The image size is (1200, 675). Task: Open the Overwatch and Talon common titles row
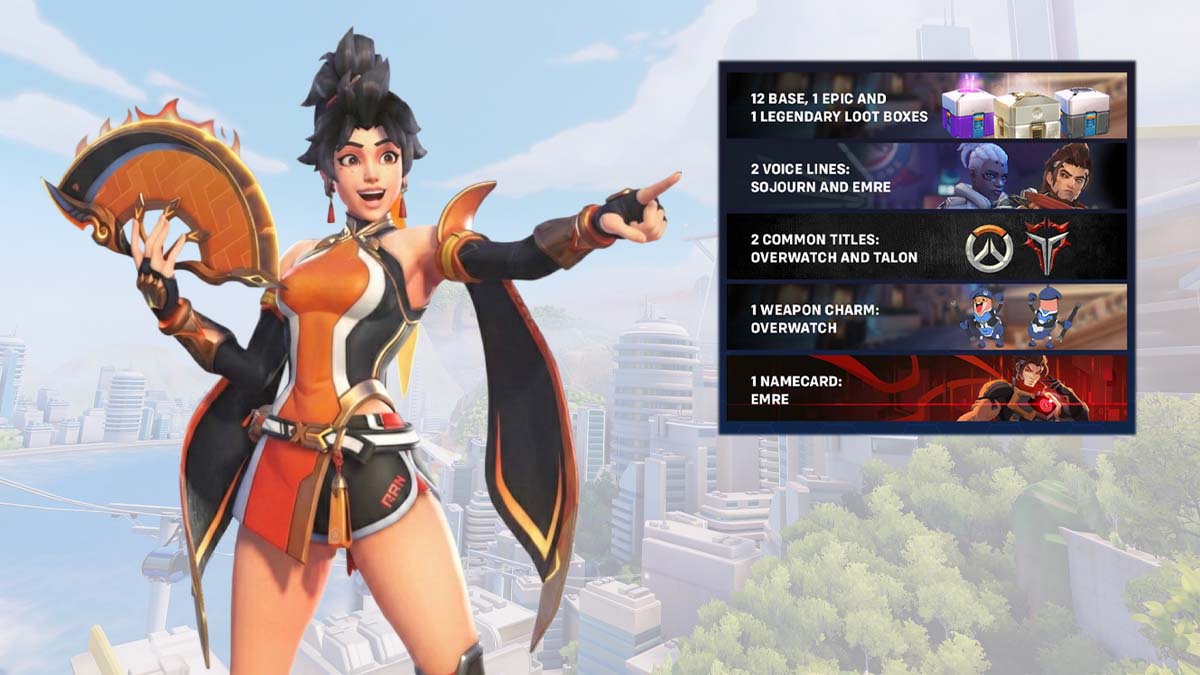pyautogui.click(x=926, y=247)
